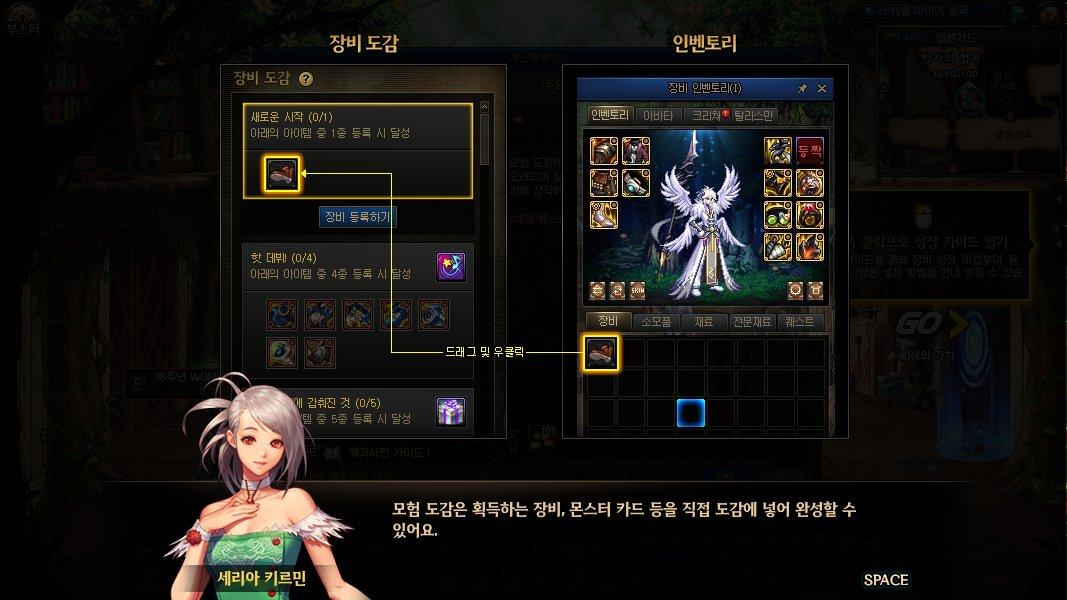Screen dimensions: 1067x600
Task: Select the 전문재료 category tab
Action: tap(753, 322)
